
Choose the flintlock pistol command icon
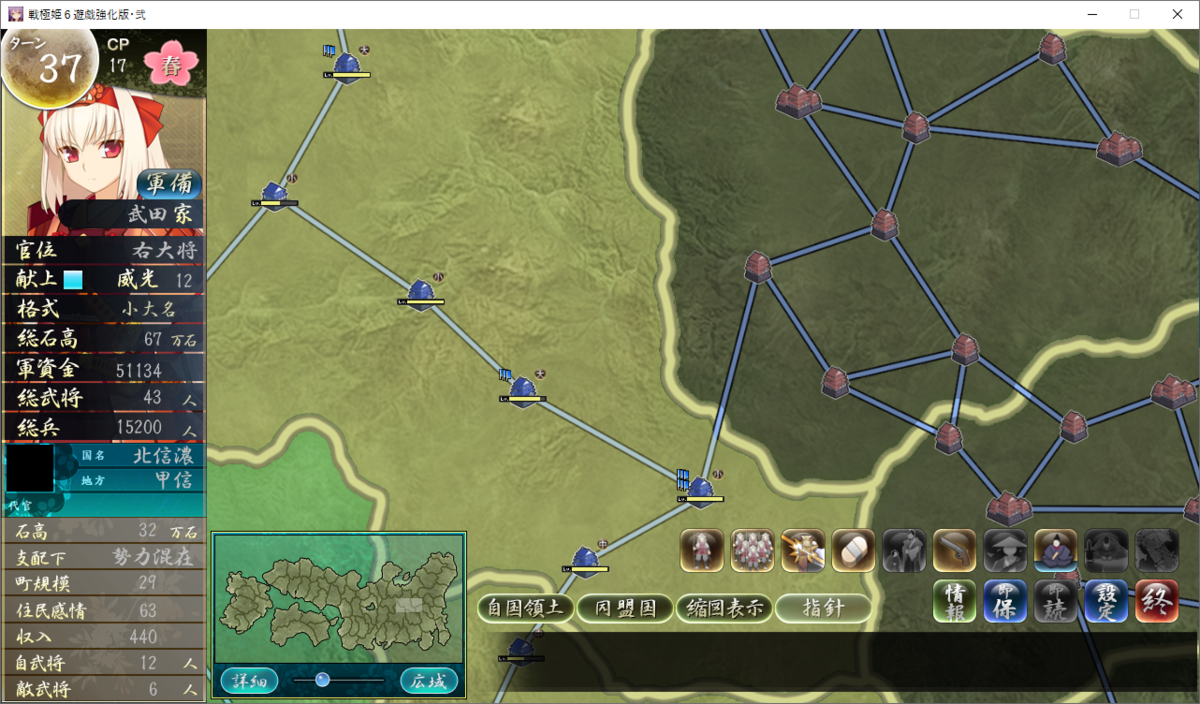(x=954, y=550)
